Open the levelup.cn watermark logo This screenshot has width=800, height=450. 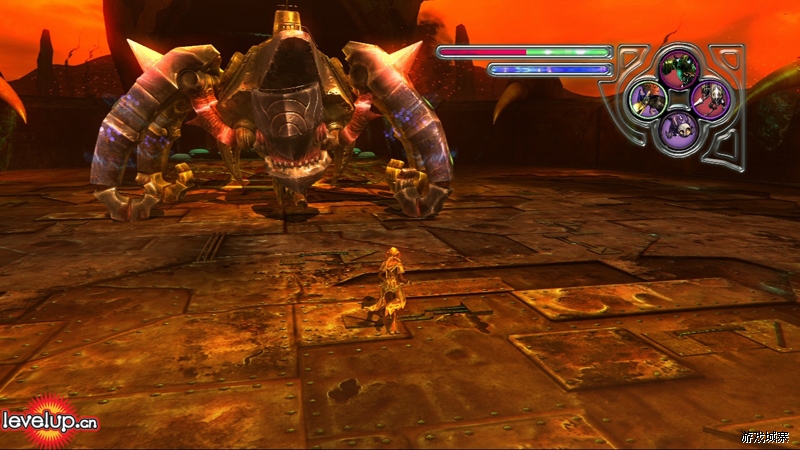(49, 421)
